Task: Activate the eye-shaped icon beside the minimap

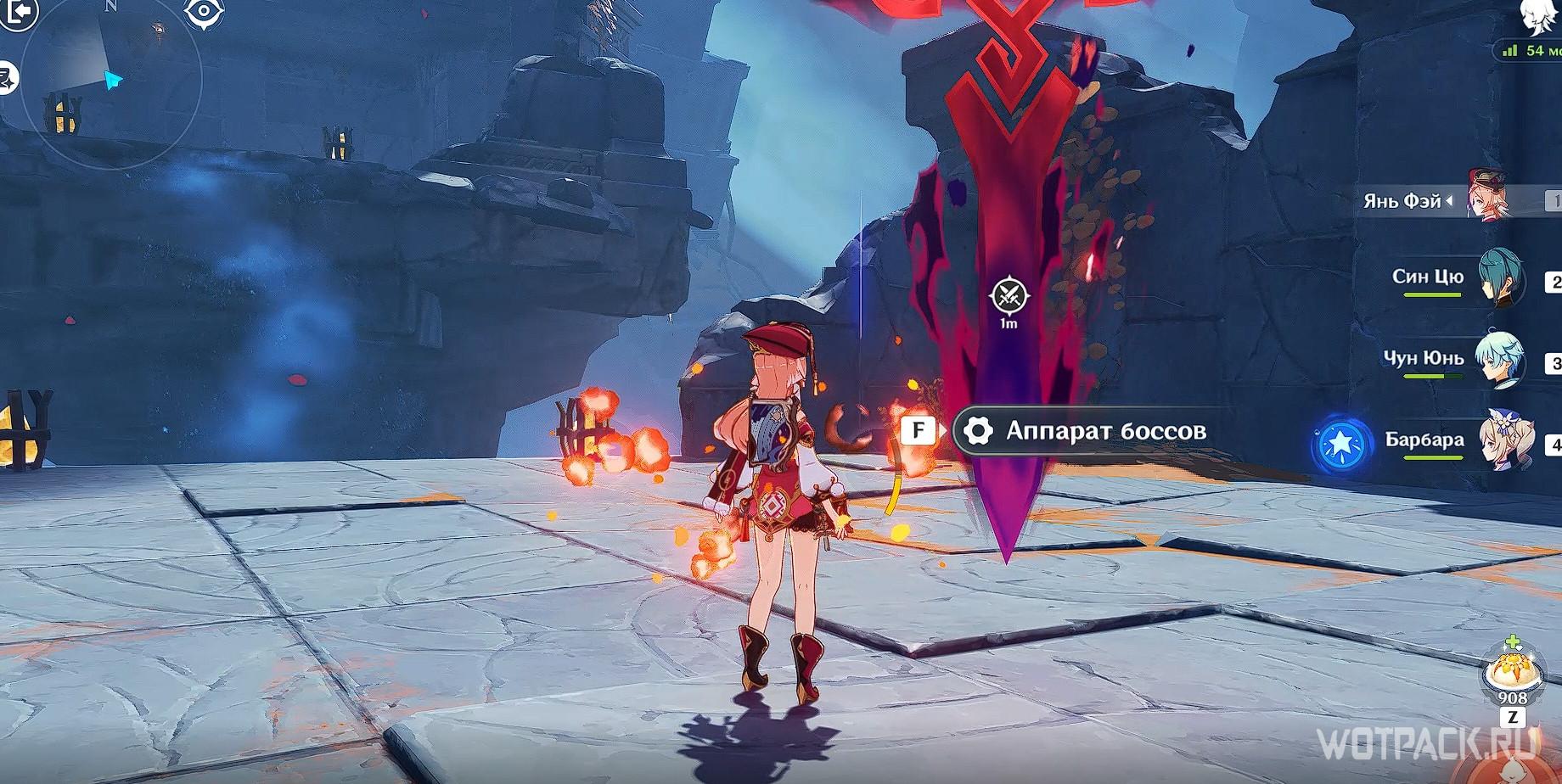Action: pyautogui.click(x=204, y=13)
